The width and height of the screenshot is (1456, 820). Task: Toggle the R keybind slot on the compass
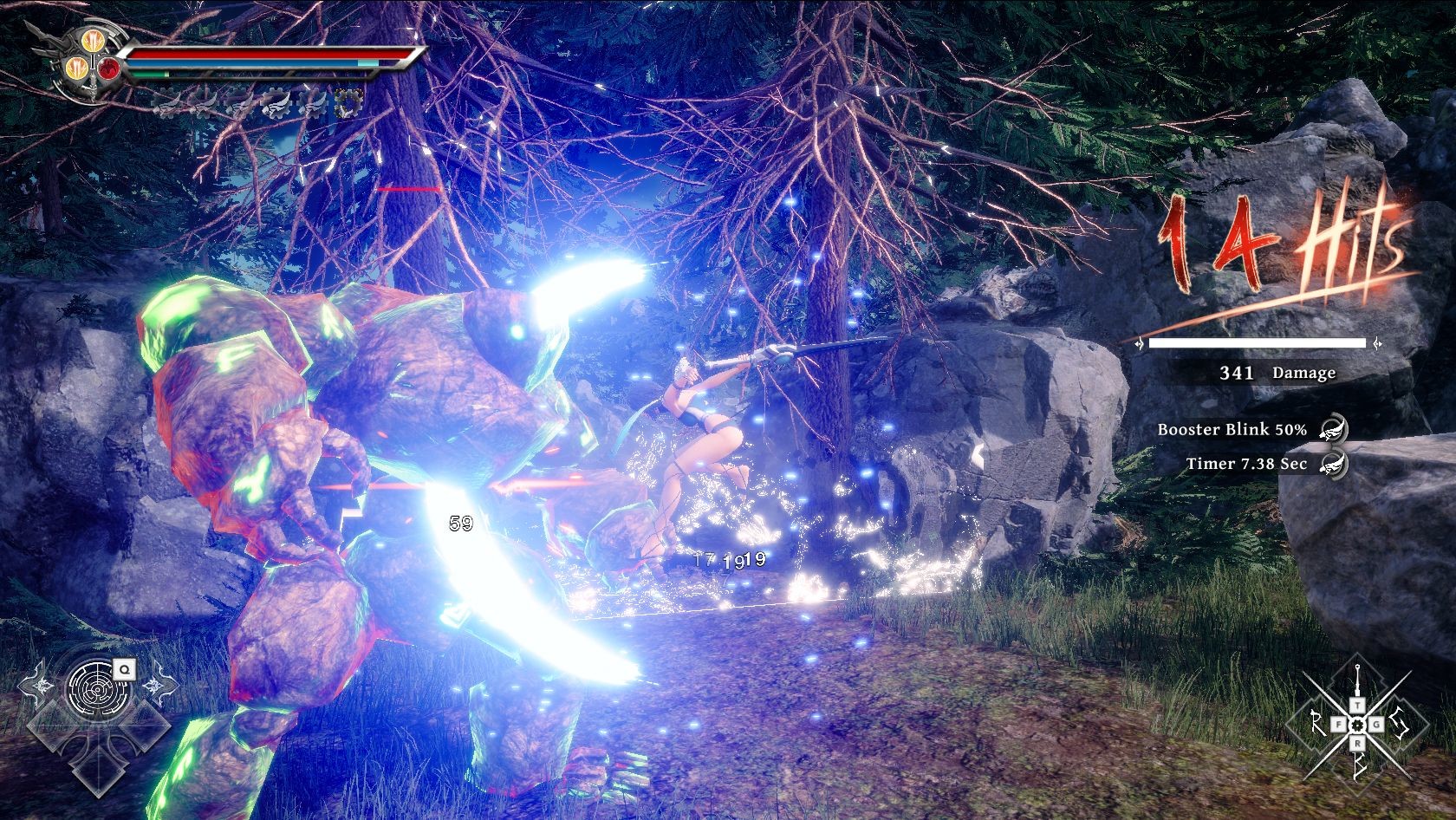pyautogui.click(x=1358, y=744)
